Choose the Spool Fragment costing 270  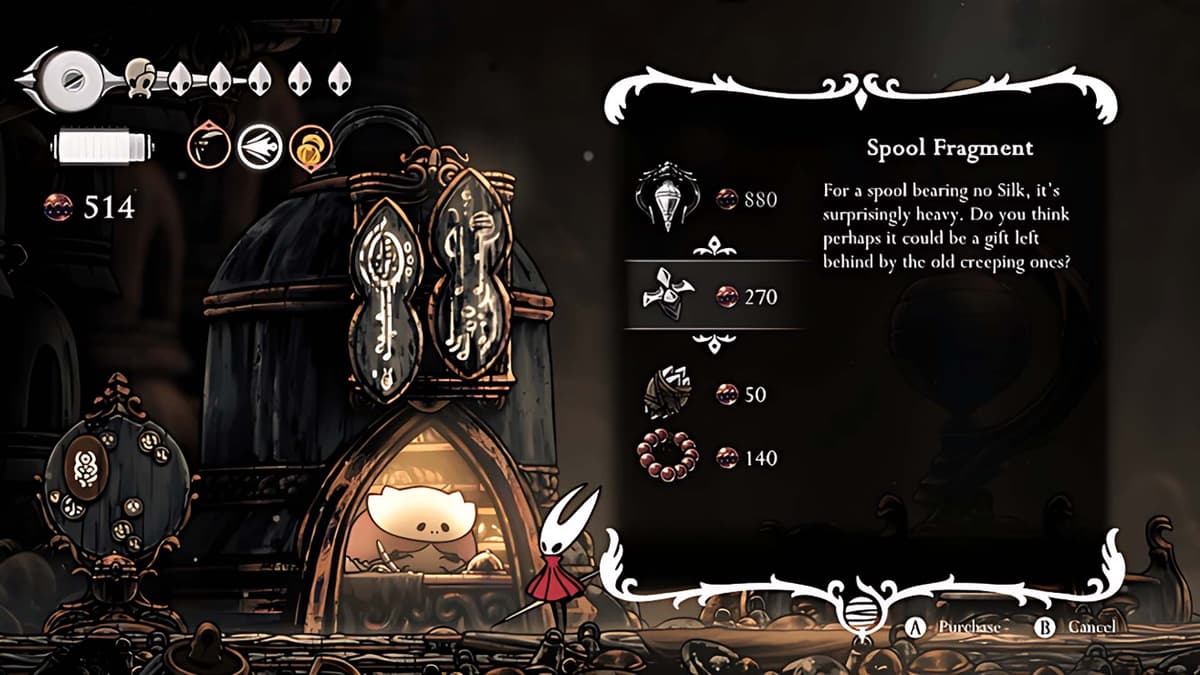pos(714,296)
